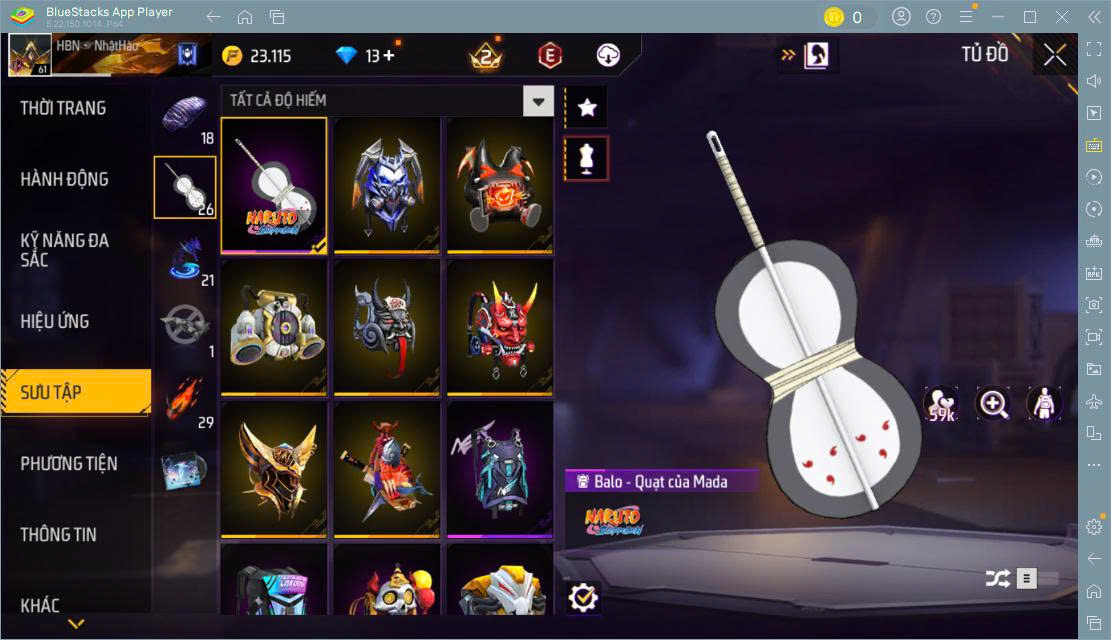
Task: Switch to the Hành Động tab
Action: (x=65, y=179)
